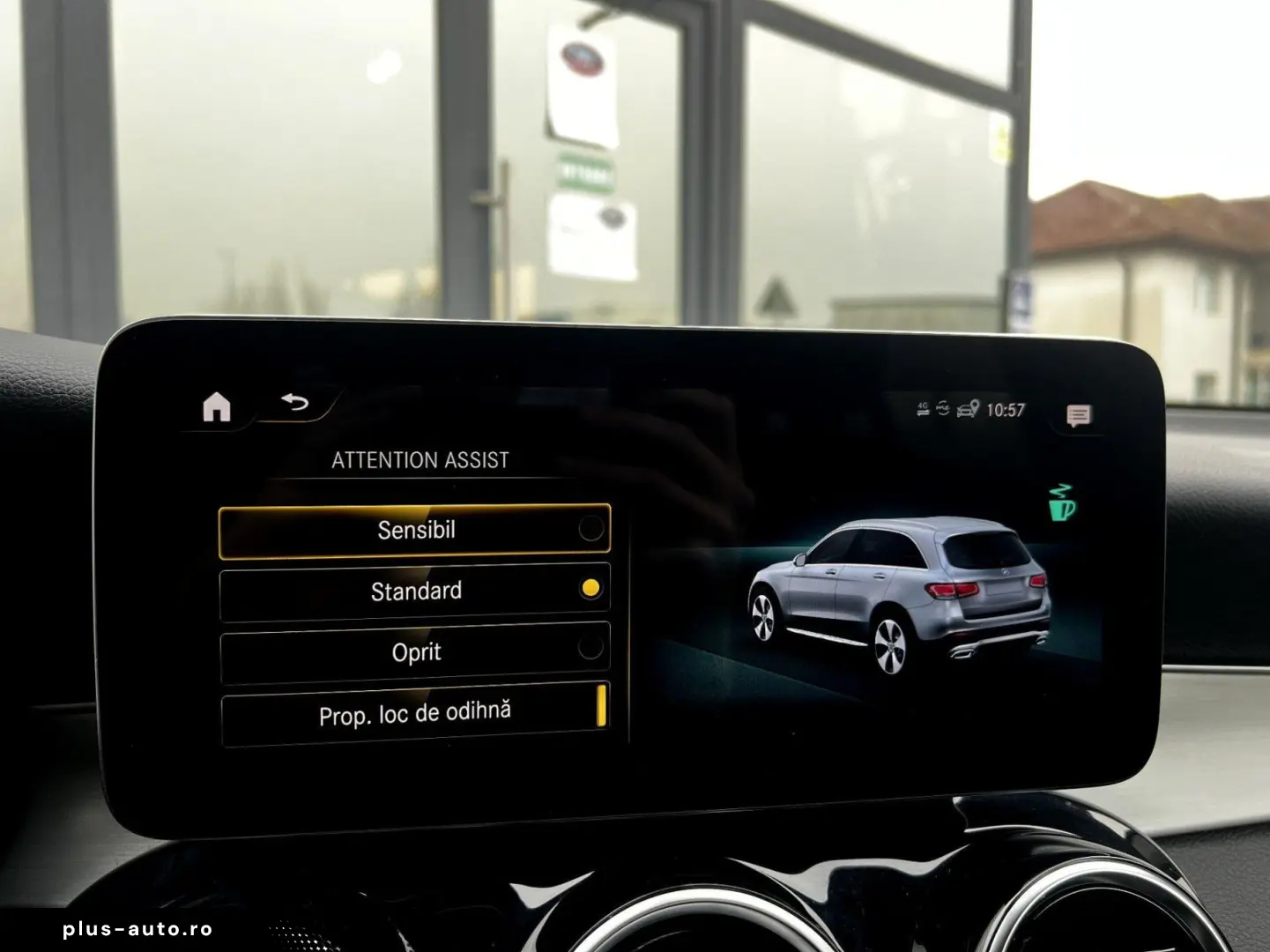Tap the yellow indicator bar beside Prop. loc de odihnă

pos(601,705)
